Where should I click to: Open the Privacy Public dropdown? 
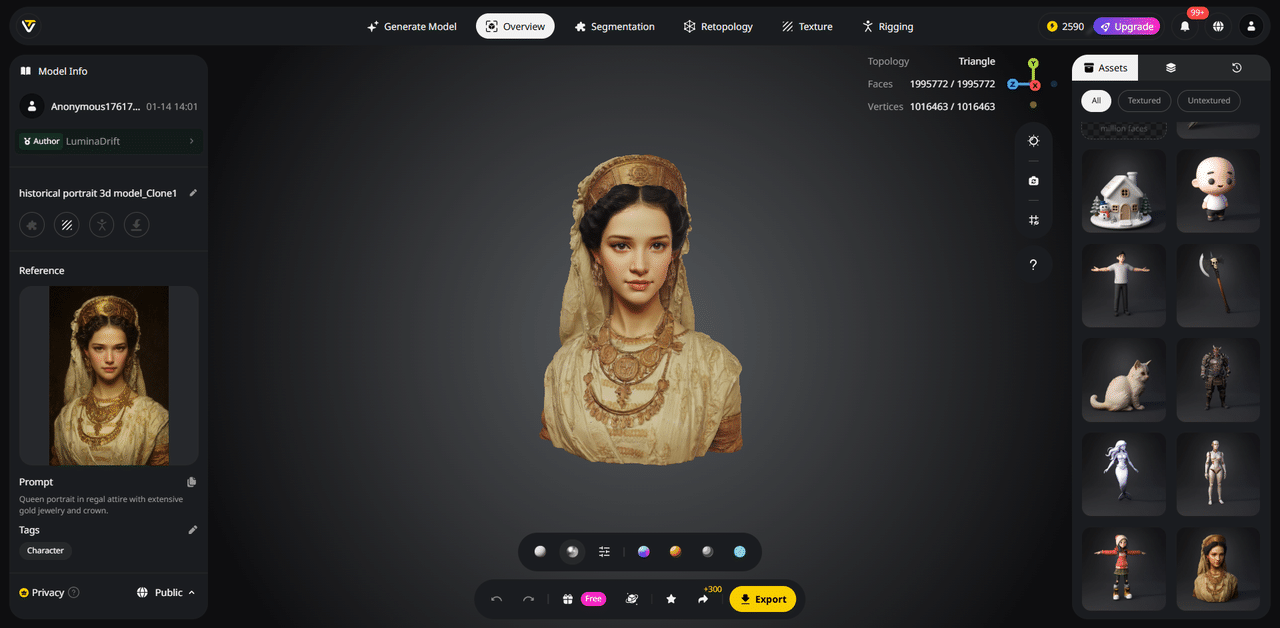(x=166, y=593)
